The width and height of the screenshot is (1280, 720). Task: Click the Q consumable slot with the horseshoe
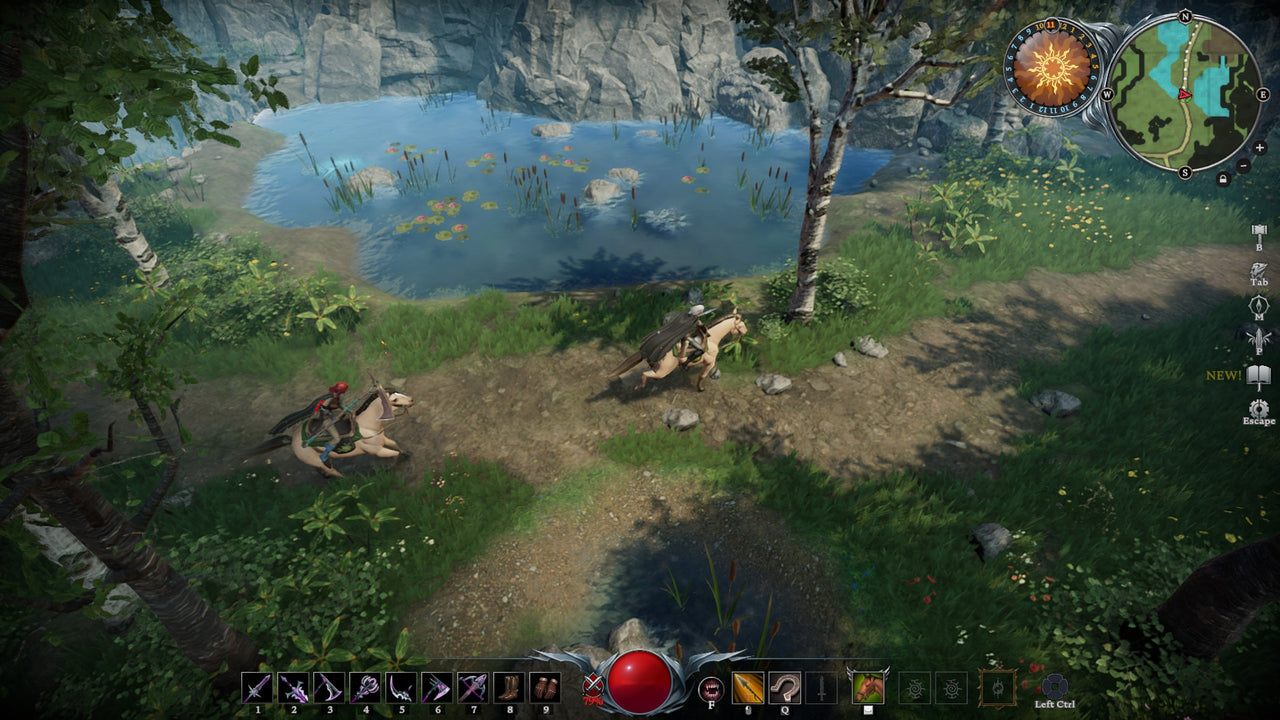click(785, 688)
